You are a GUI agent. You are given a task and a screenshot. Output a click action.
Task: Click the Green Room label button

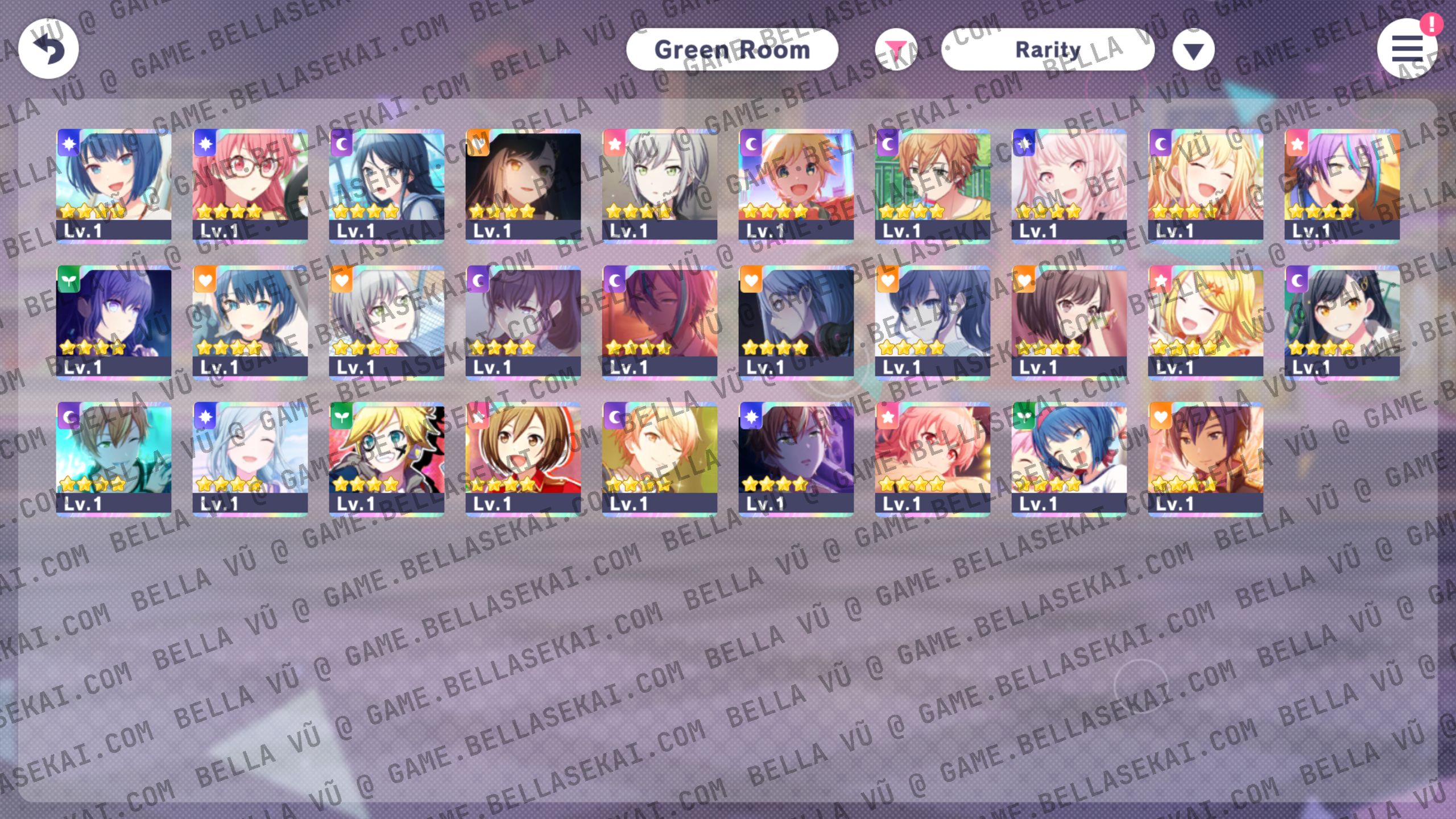[732, 49]
